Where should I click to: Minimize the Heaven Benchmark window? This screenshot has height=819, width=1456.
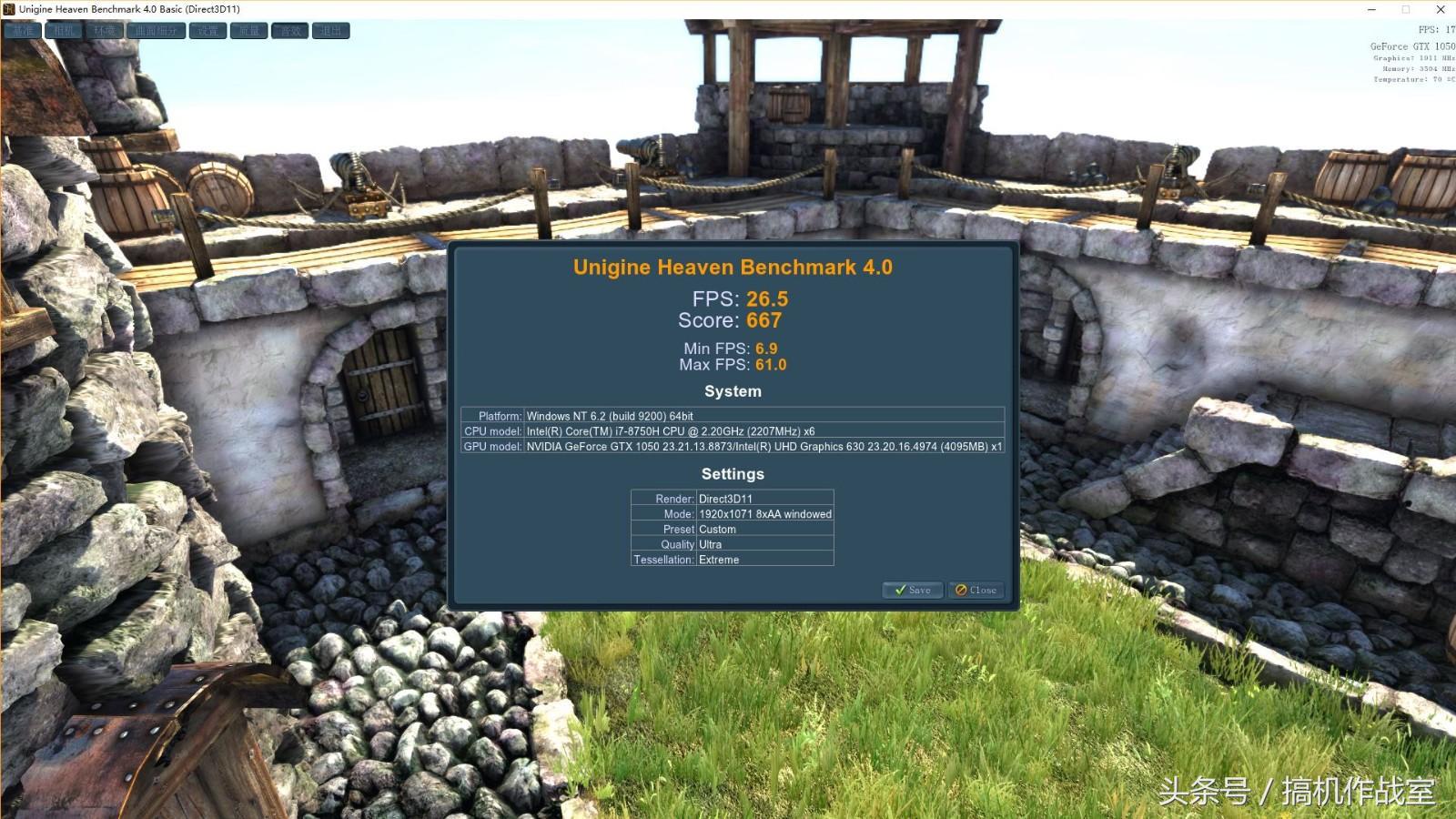[1371, 9]
